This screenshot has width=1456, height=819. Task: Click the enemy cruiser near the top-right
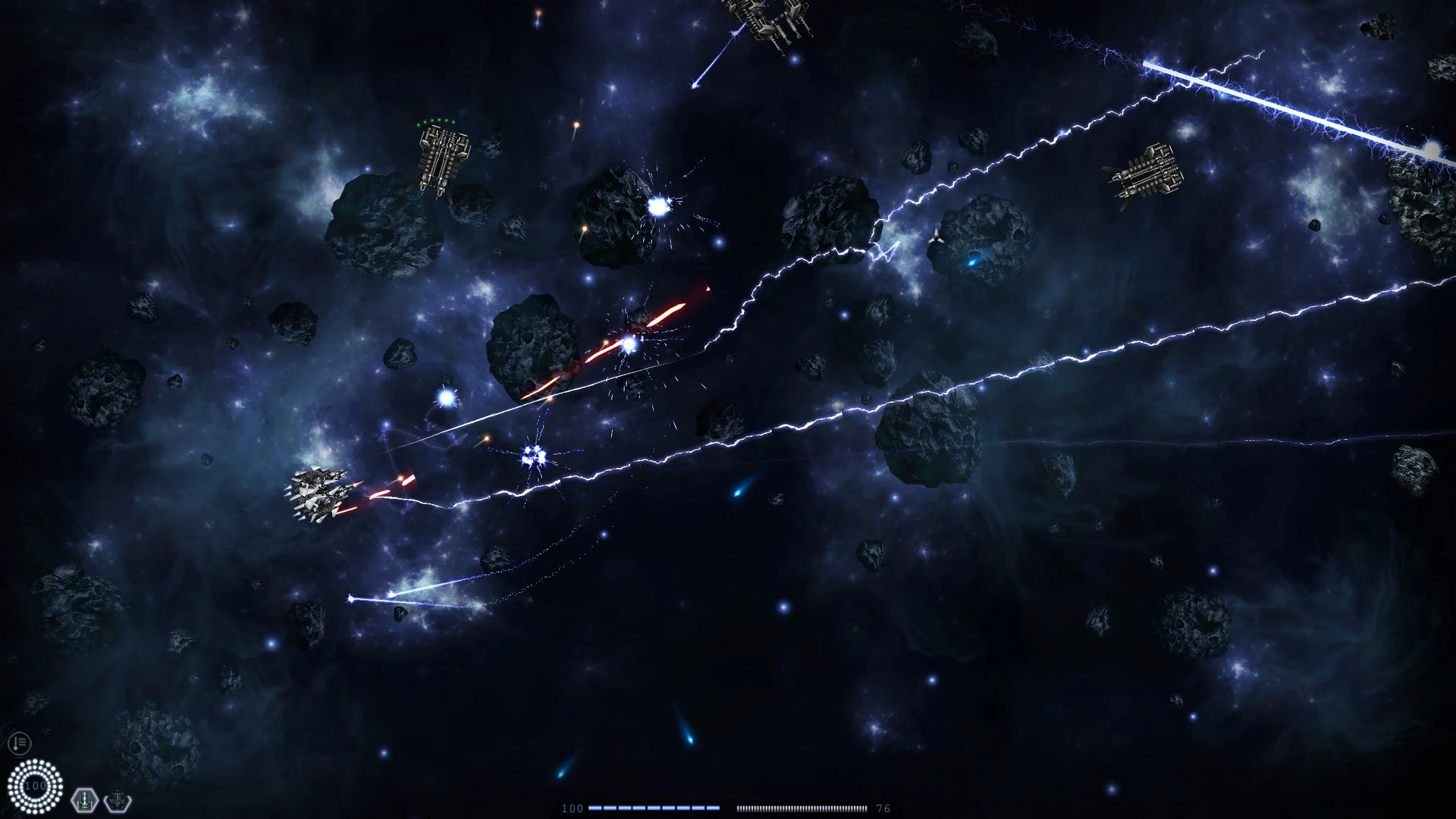1145,174
